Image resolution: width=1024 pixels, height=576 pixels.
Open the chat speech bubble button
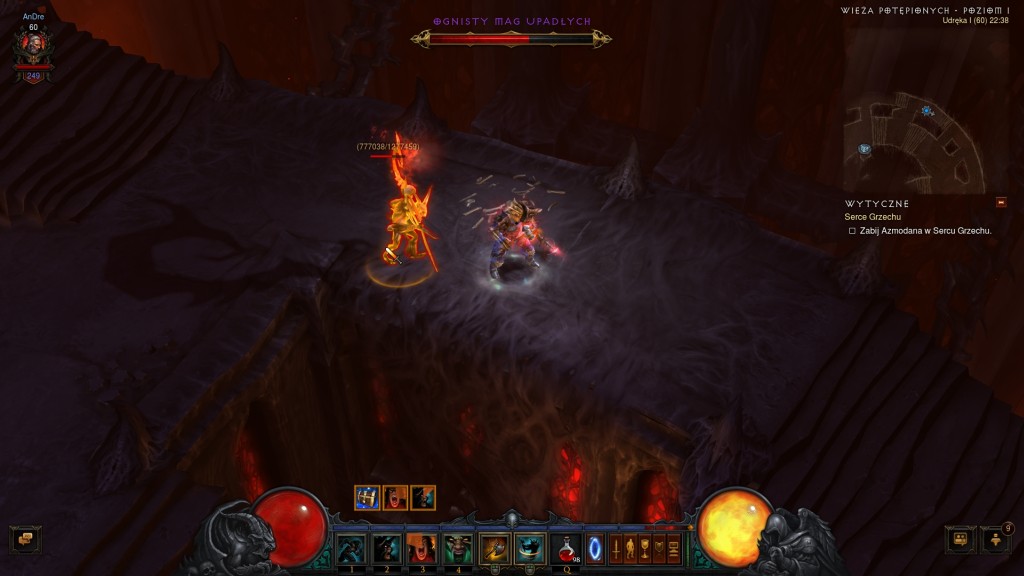point(26,540)
